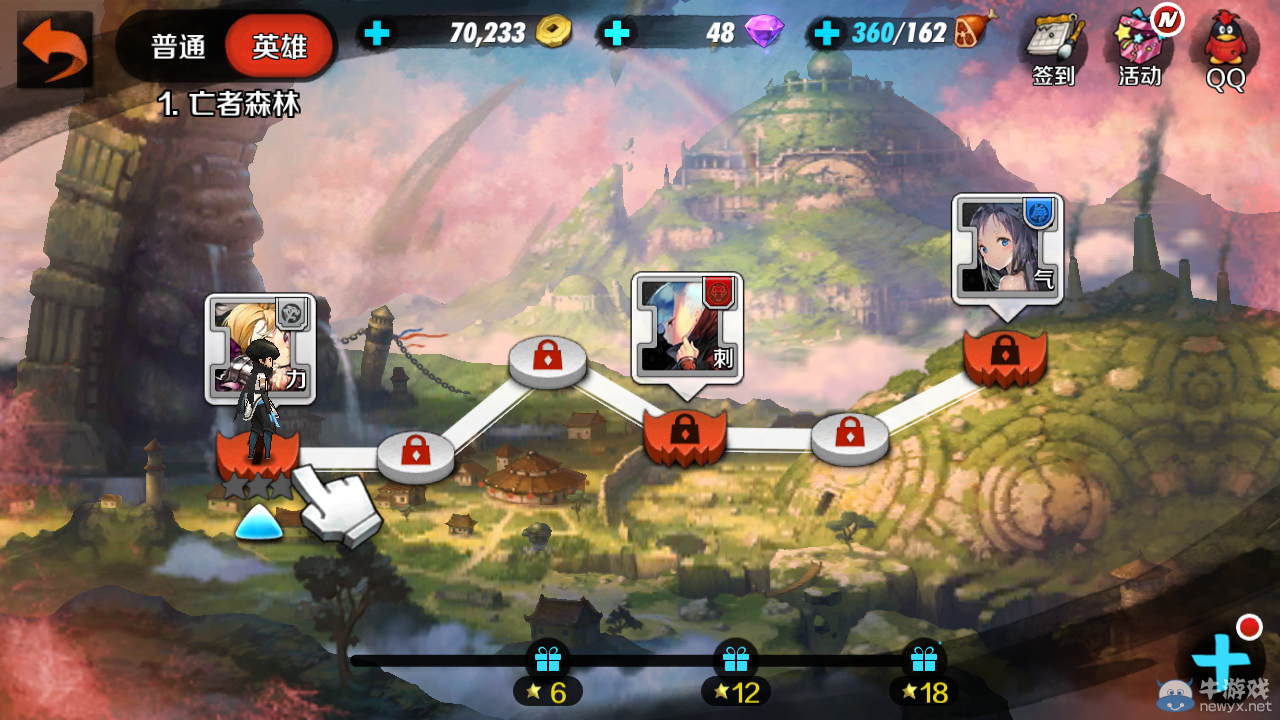View the dark-haired girl 气 portrait
The image size is (1280, 720).
pos(1006,247)
